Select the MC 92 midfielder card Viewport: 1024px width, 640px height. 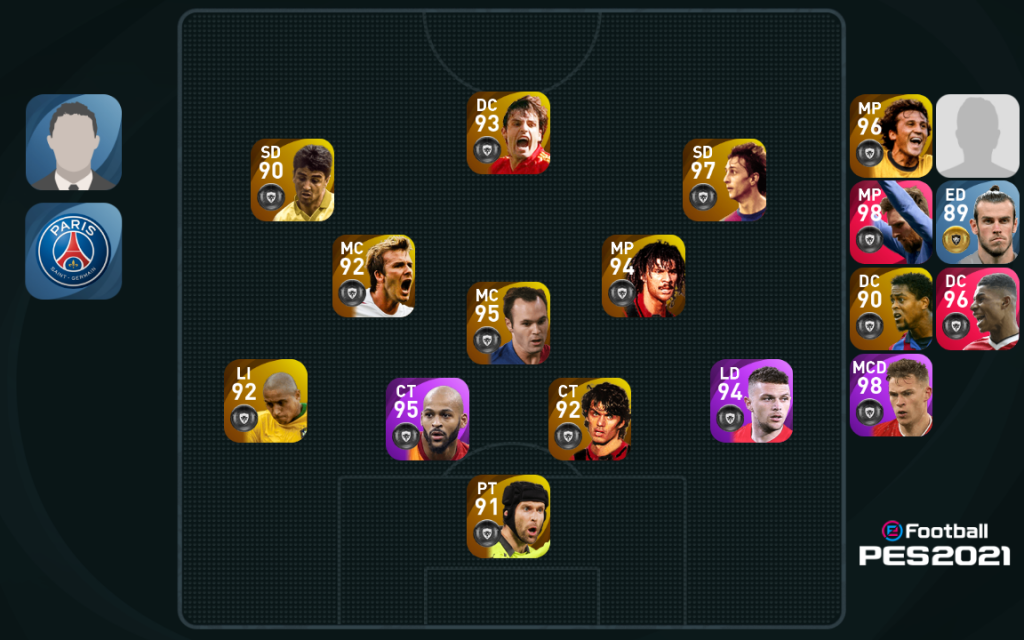click(x=373, y=276)
